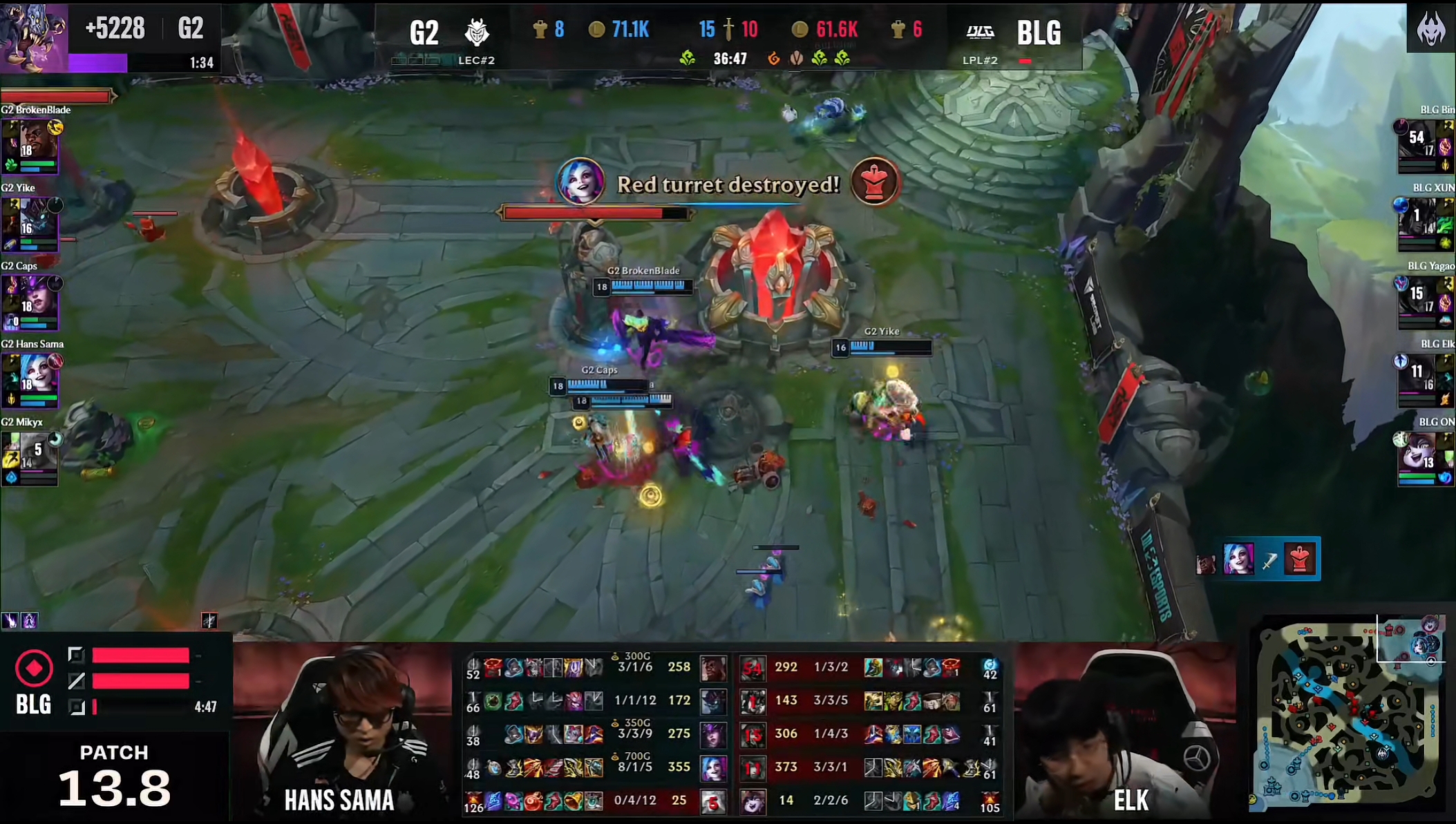Select BLG Bin's champion portrait
The width and height of the screenshot is (1456, 824).
click(x=1419, y=142)
